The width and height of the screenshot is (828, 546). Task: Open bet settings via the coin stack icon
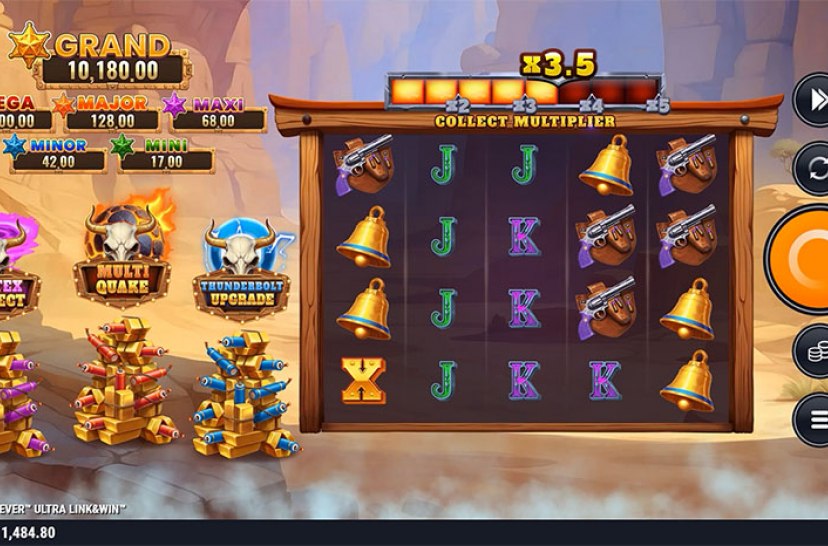pyautogui.click(x=812, y=352)
